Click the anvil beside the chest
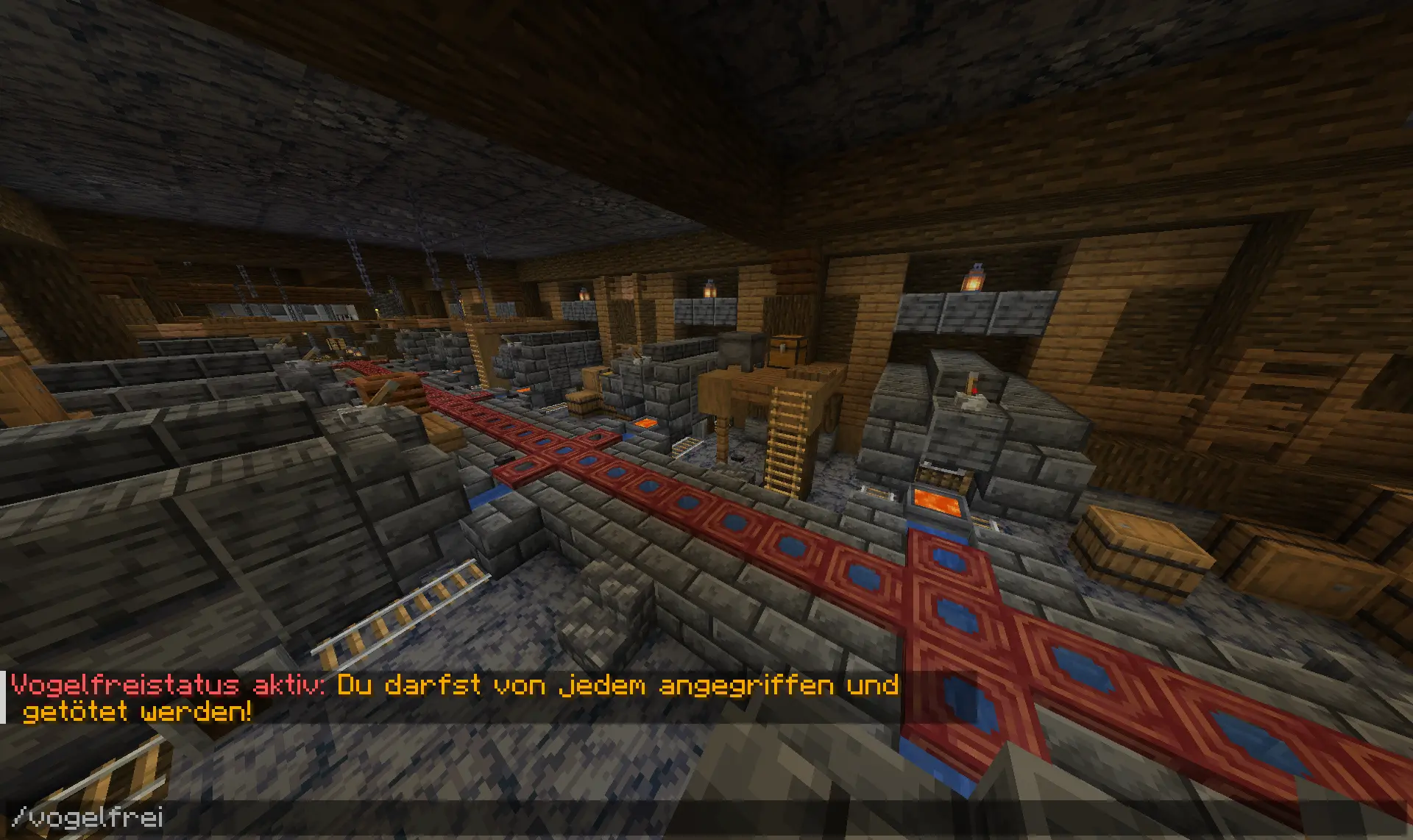The height and width of the screenshot is (840, 1413). [742, 352]
